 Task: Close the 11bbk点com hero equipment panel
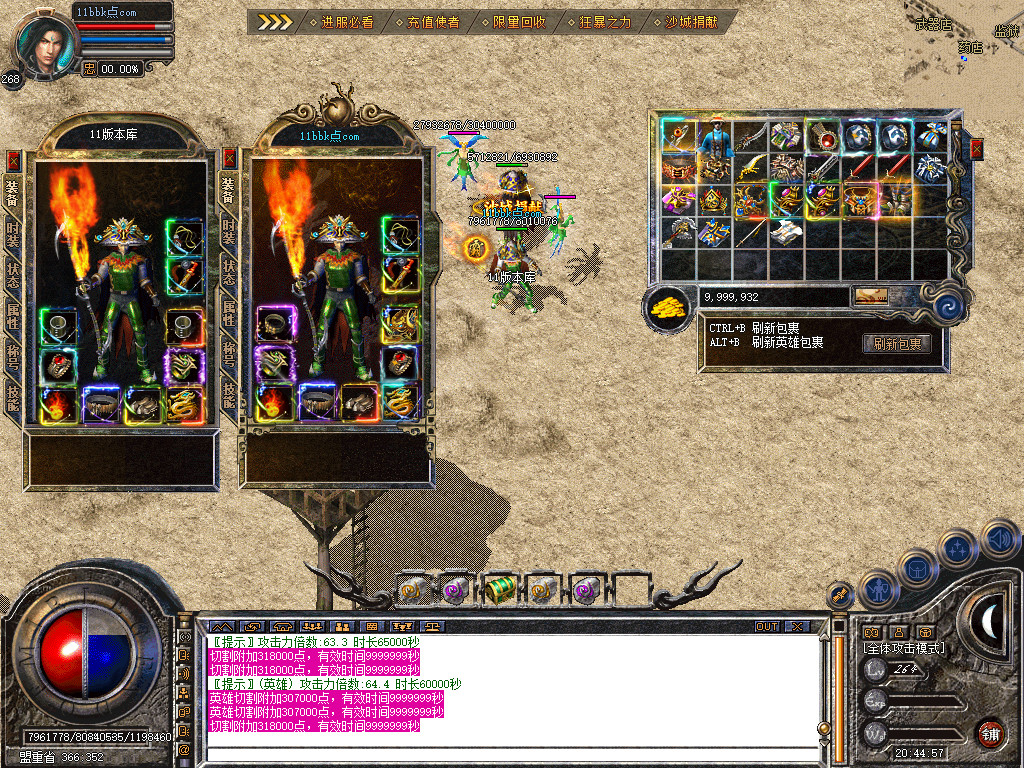tap(229, 158)
